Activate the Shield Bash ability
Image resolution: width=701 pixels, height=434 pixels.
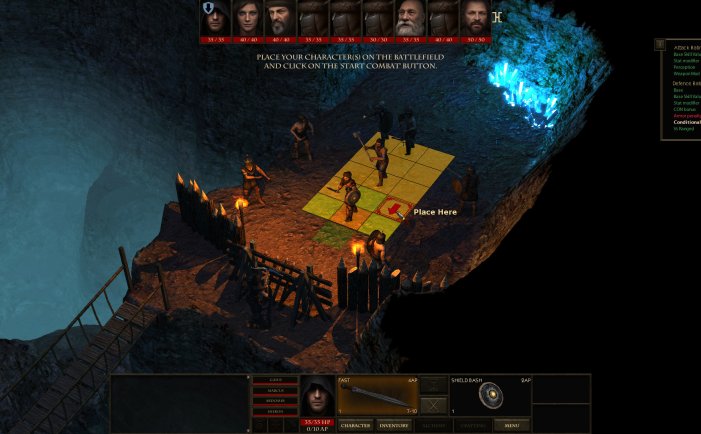point(490,396)
